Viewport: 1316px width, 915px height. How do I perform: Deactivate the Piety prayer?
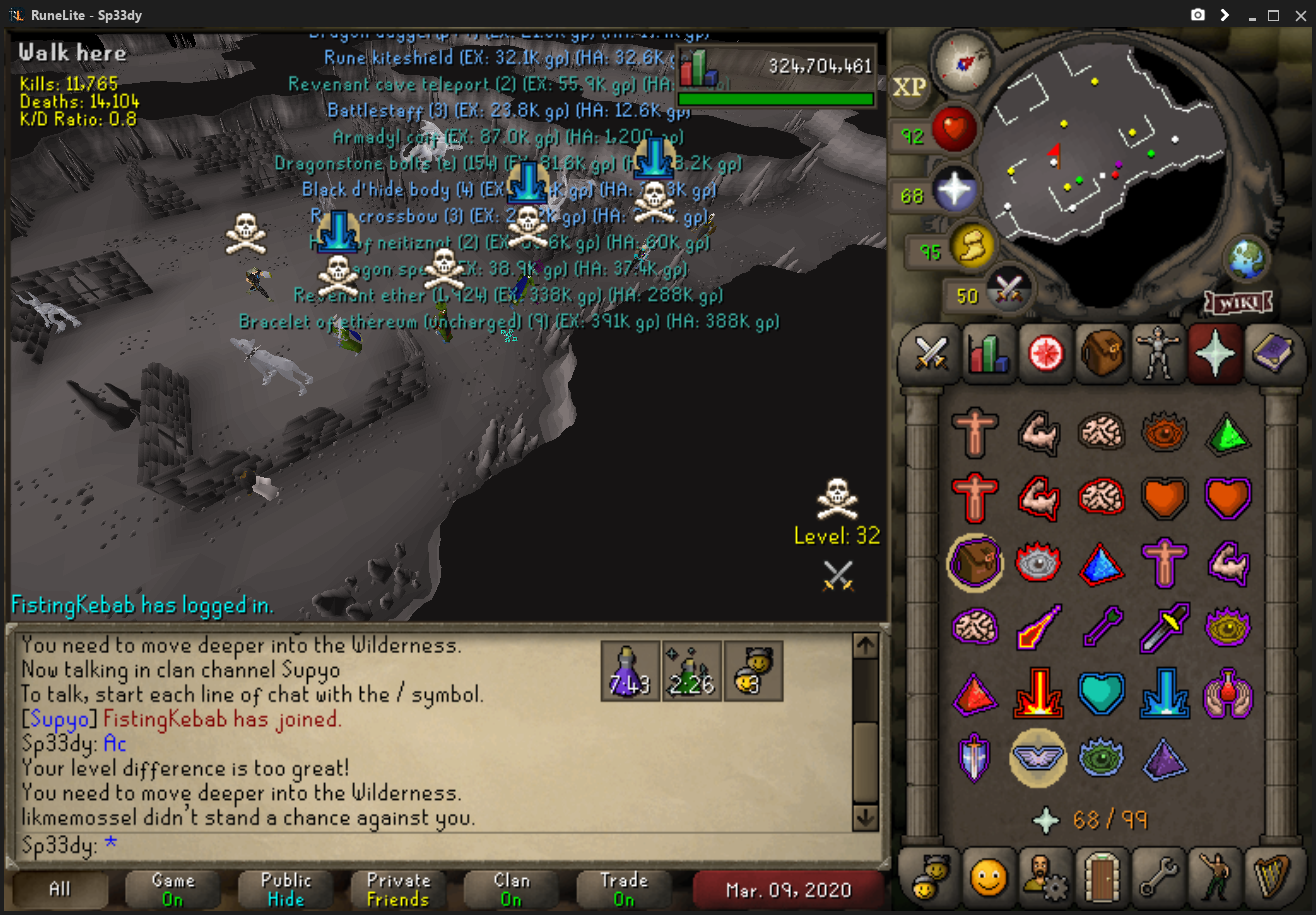(1038, 756)
